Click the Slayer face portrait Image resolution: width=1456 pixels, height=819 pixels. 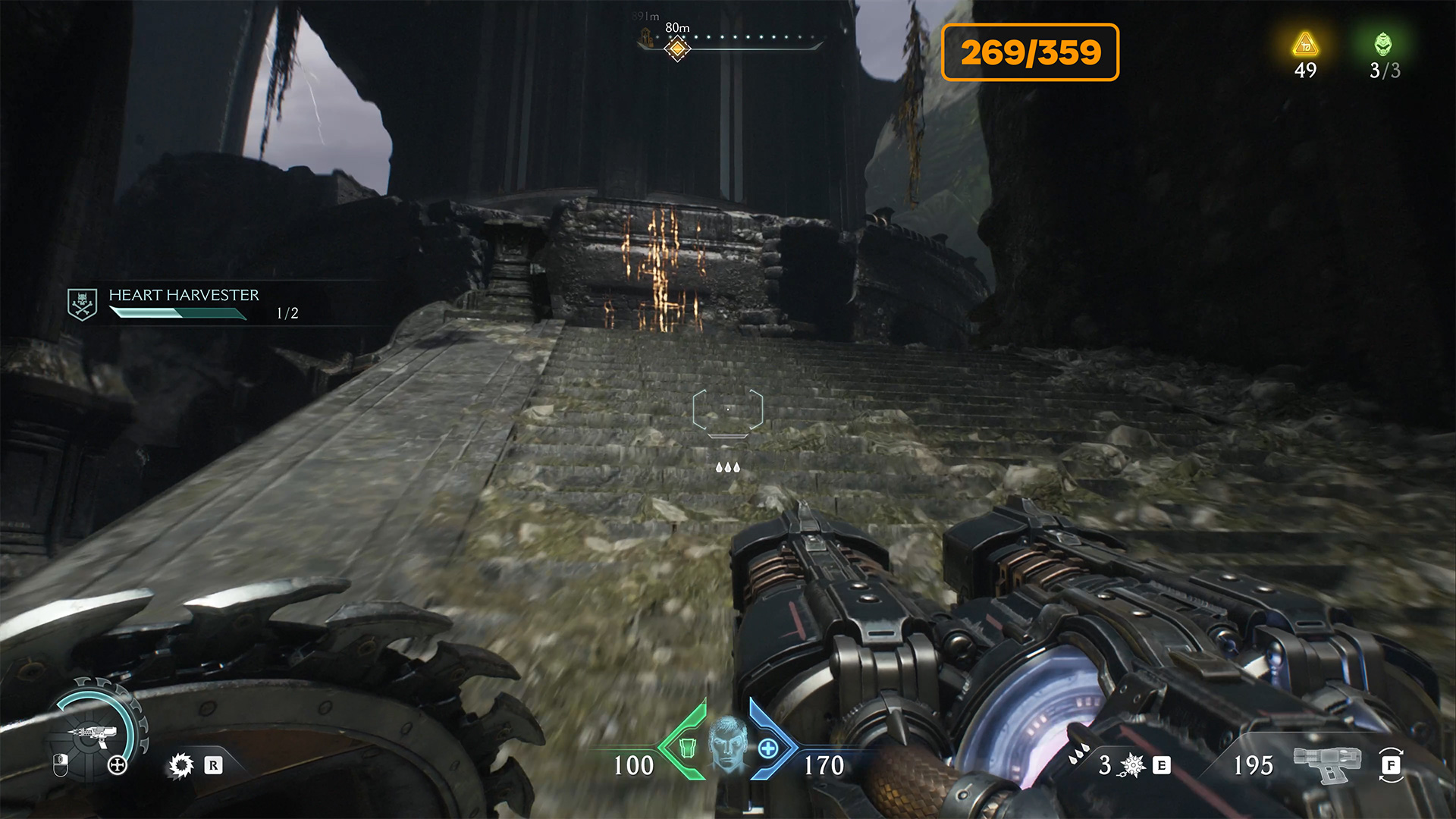pos(728,745)
